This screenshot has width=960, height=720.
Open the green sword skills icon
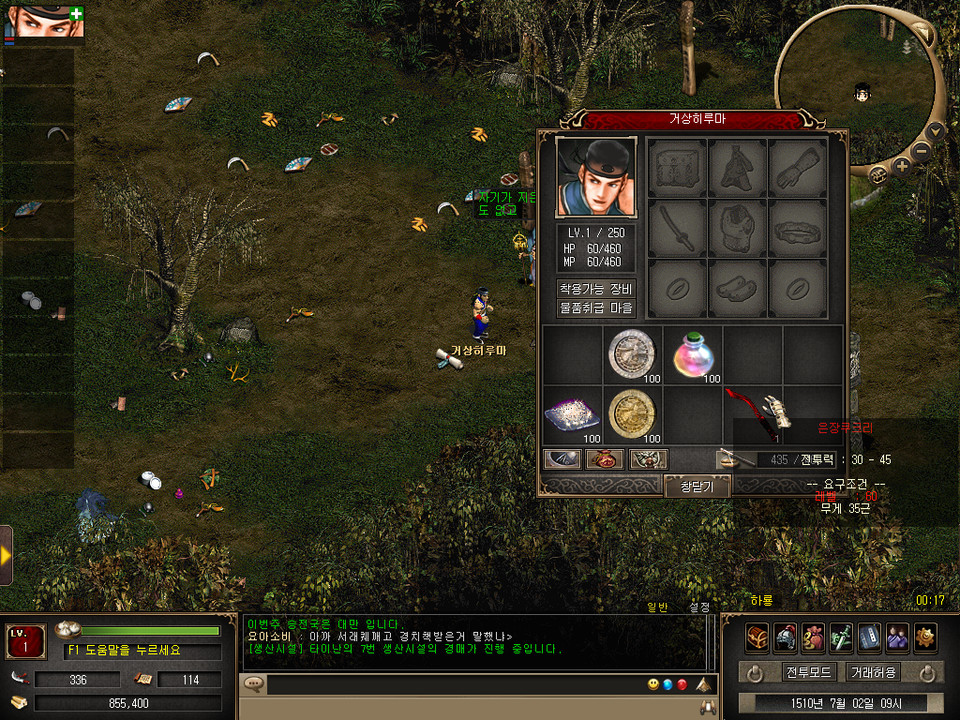(x=841, y=637)
